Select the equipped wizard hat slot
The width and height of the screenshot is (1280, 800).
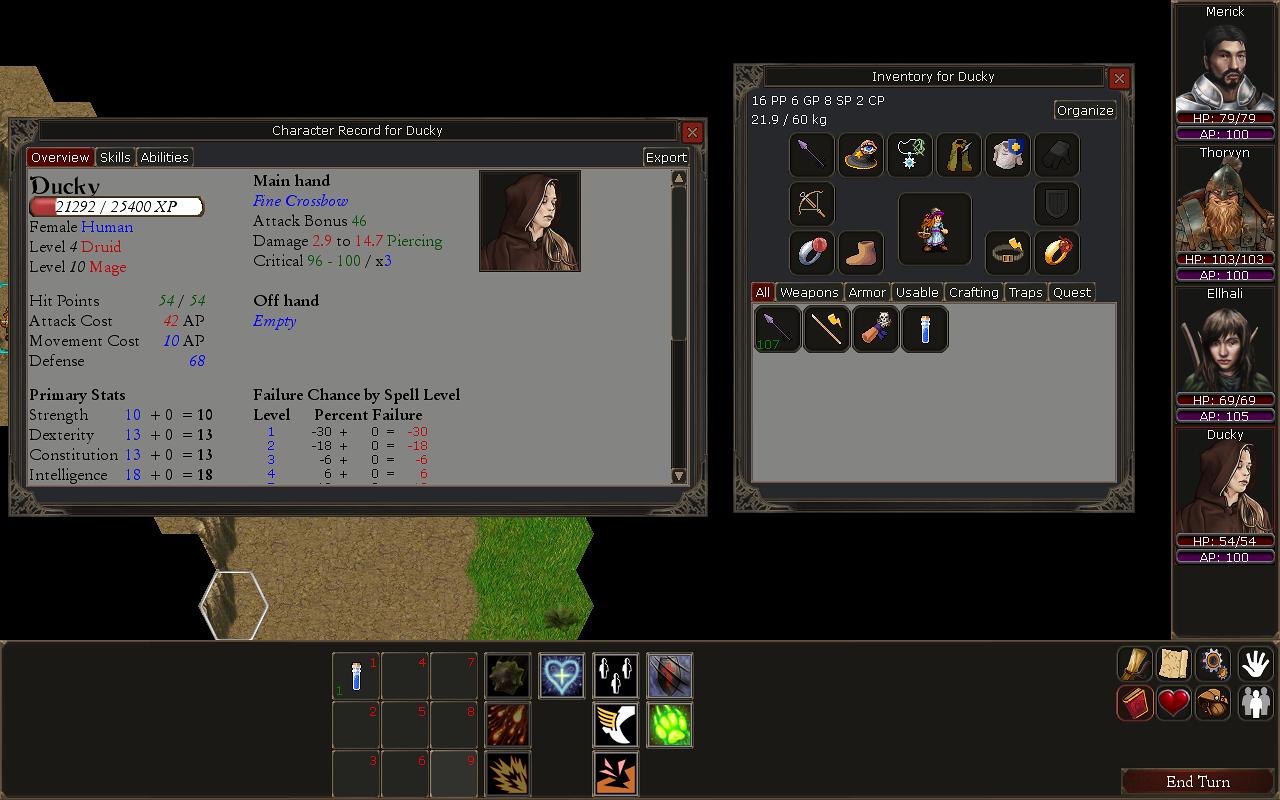coord(861,155)
